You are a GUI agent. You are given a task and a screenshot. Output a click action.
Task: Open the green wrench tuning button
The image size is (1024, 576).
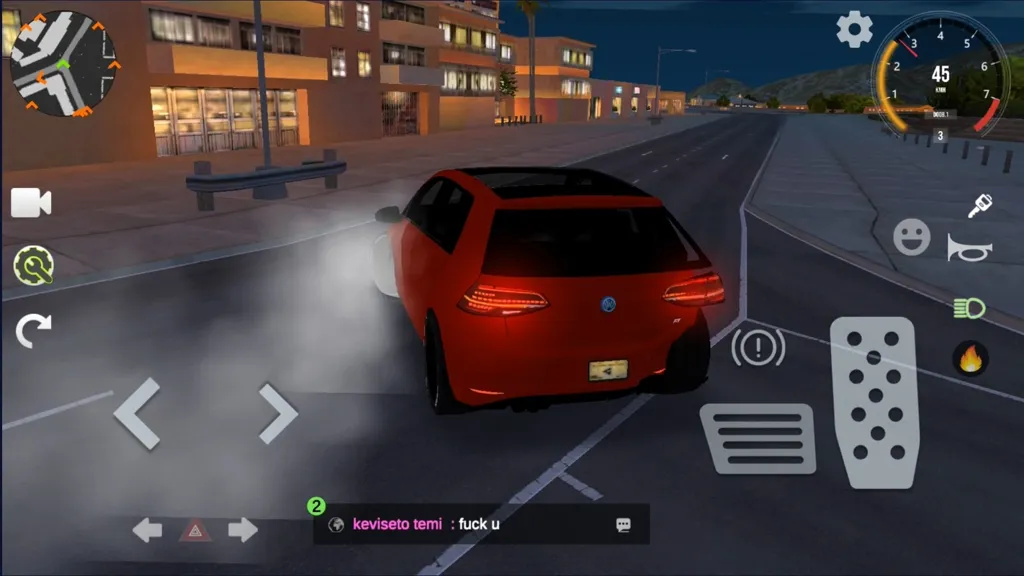[33, 266]
